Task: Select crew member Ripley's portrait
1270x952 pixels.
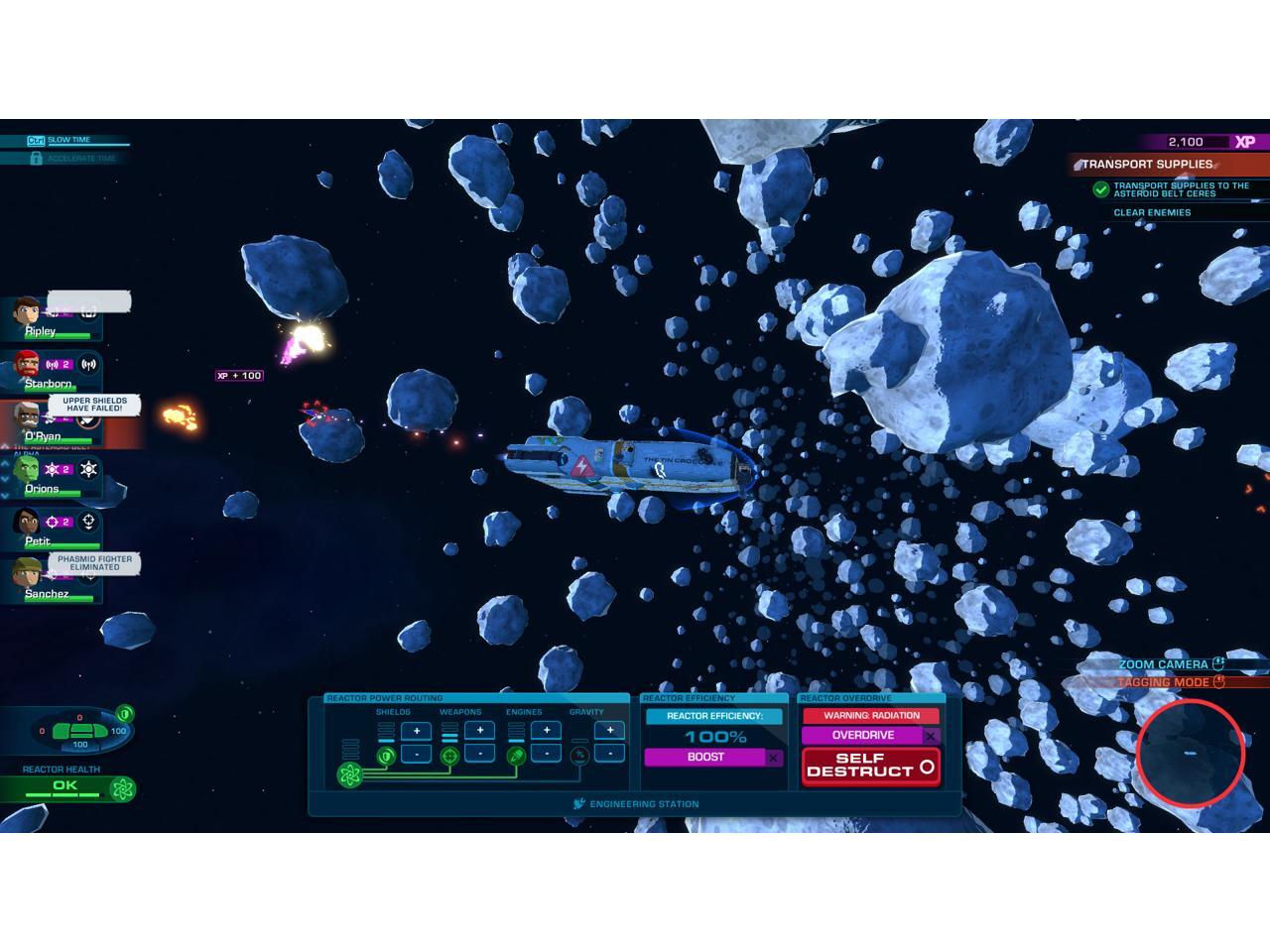Action: (x=27, y=313)
